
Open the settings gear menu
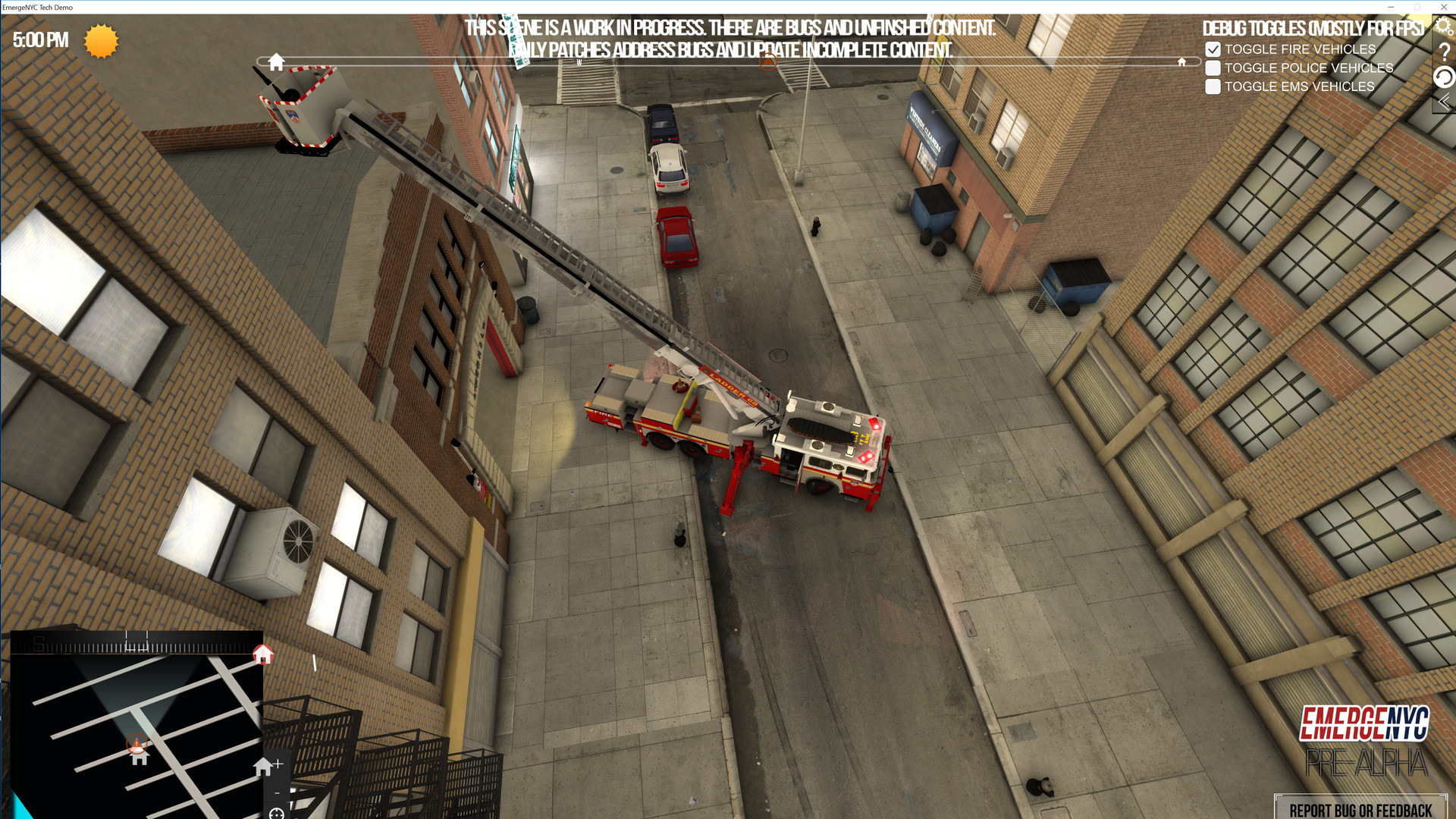(x=1444, y=25)
